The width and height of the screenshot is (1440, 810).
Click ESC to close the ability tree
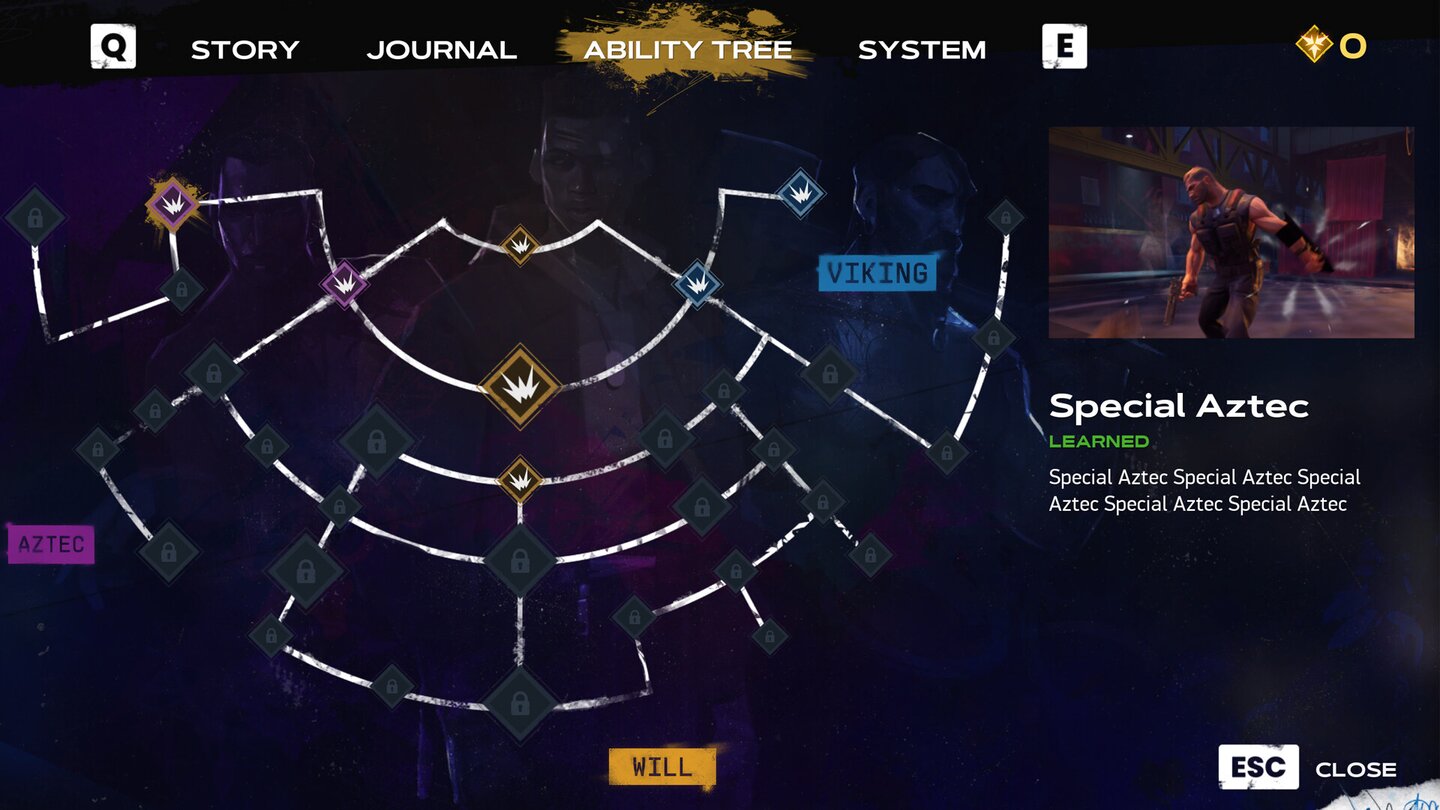(x=1259, y=767)
